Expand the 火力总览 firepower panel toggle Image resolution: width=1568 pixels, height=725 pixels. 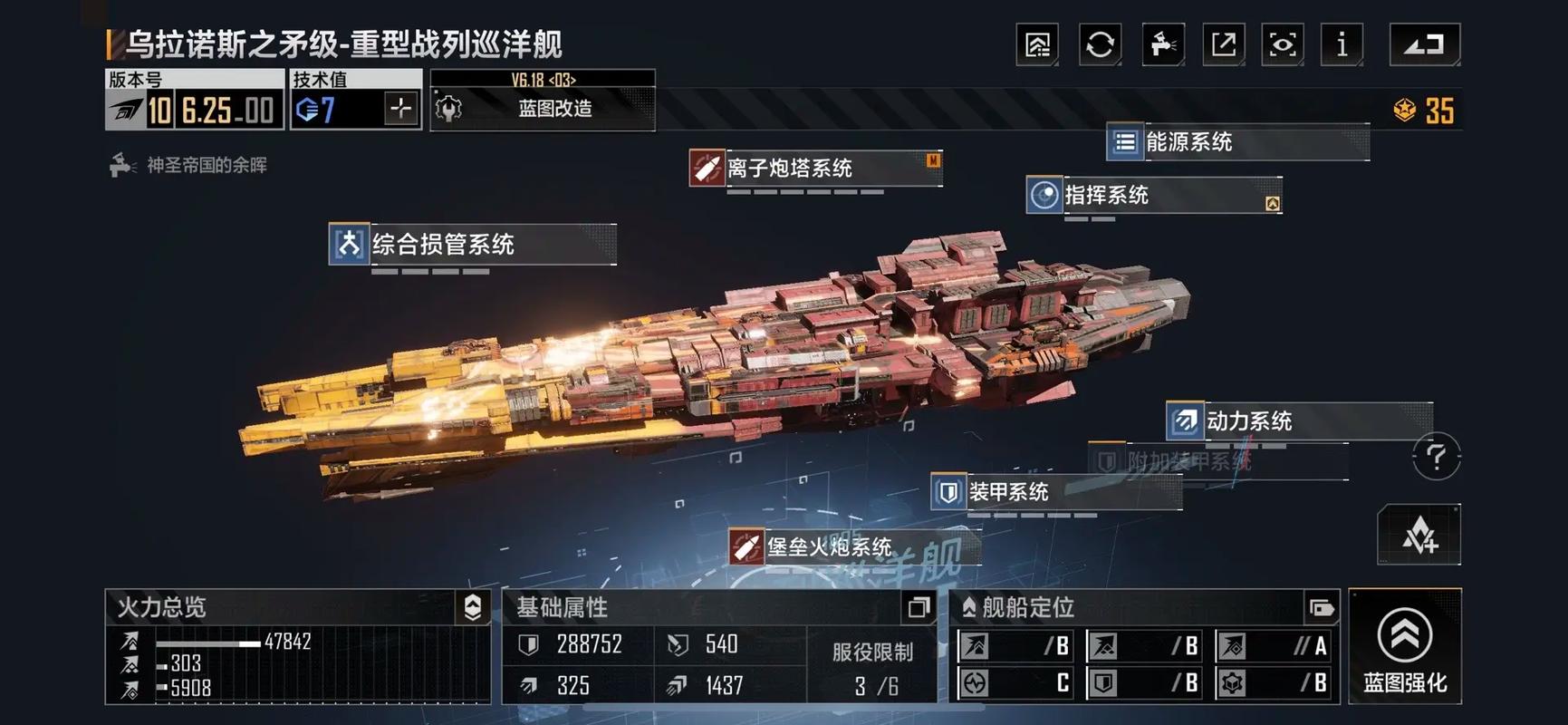pyautogui.click(x=473, y=607)
